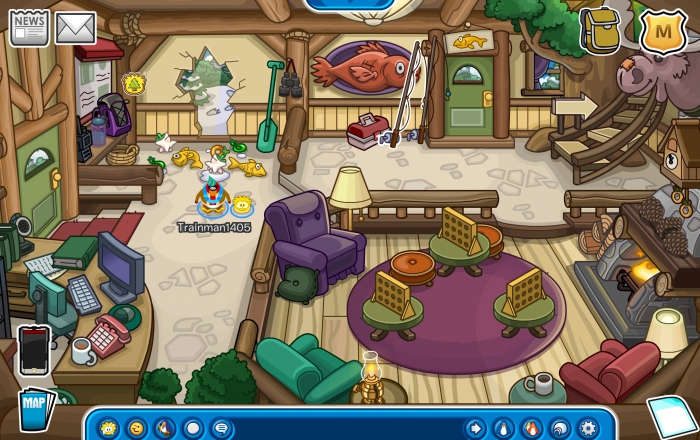The width and height of the screenshot is (700, 440).
Task: Select the snowball throw button
Action: 193,428
